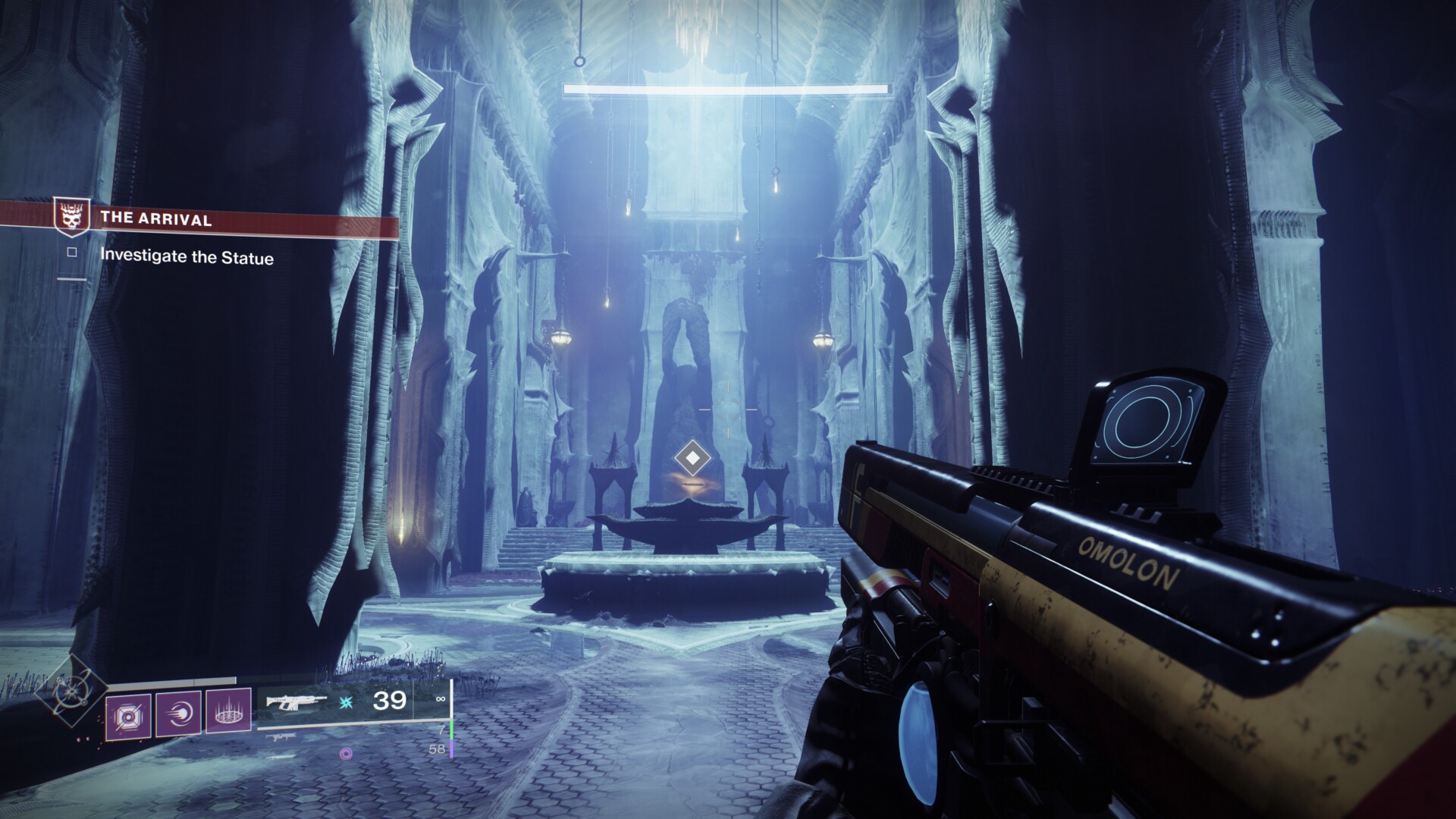Trigger the melee orb ability icon
This screenshot has height=819, width=1456.
coord(178,714)
